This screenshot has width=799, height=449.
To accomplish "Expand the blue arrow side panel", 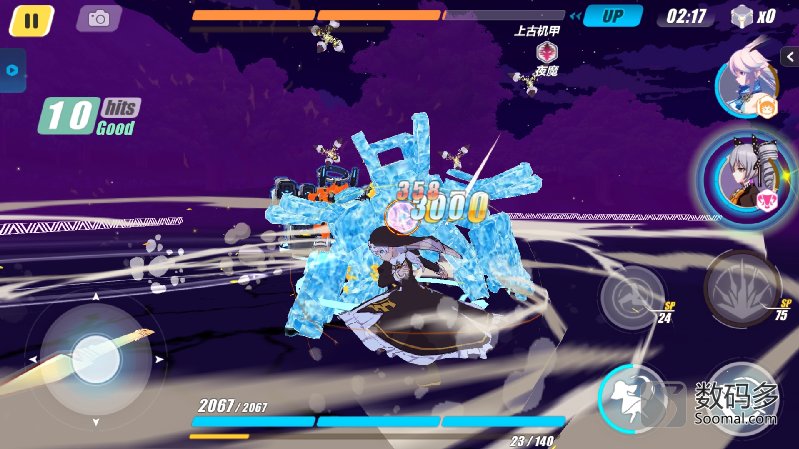I will (x=11, y=70).
